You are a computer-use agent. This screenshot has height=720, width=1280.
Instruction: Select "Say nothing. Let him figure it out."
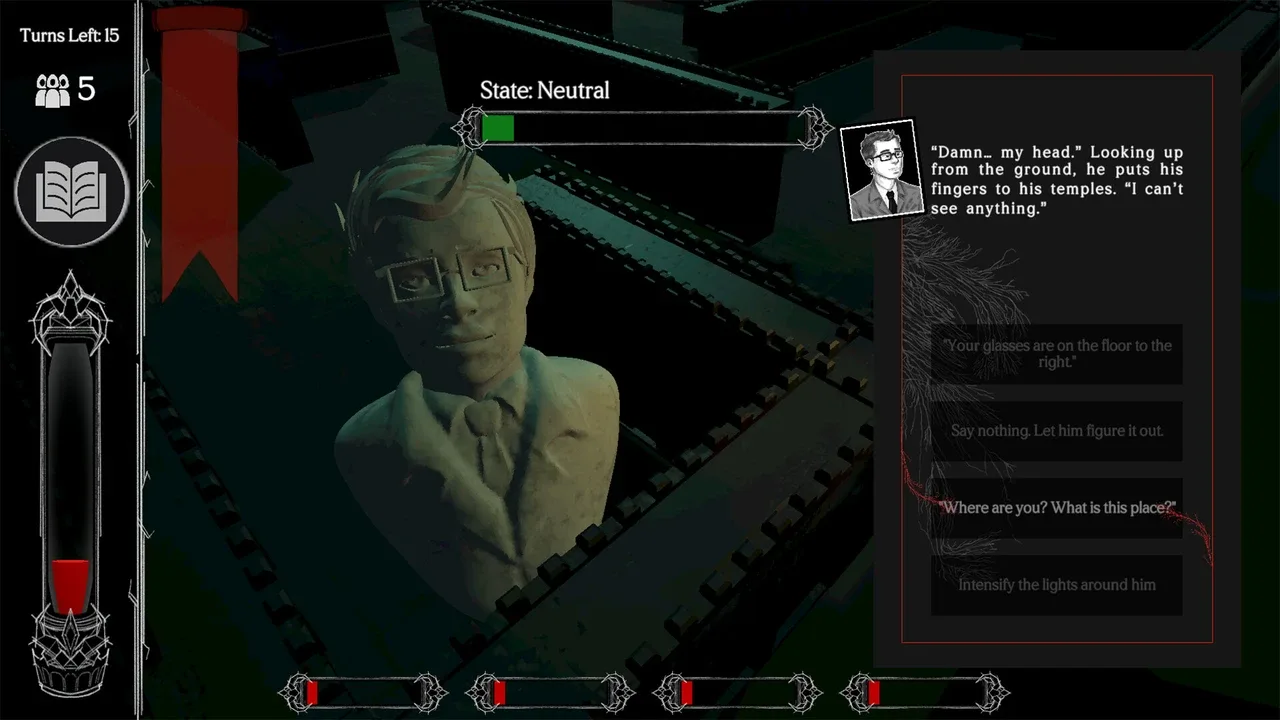pos(1056,431)
